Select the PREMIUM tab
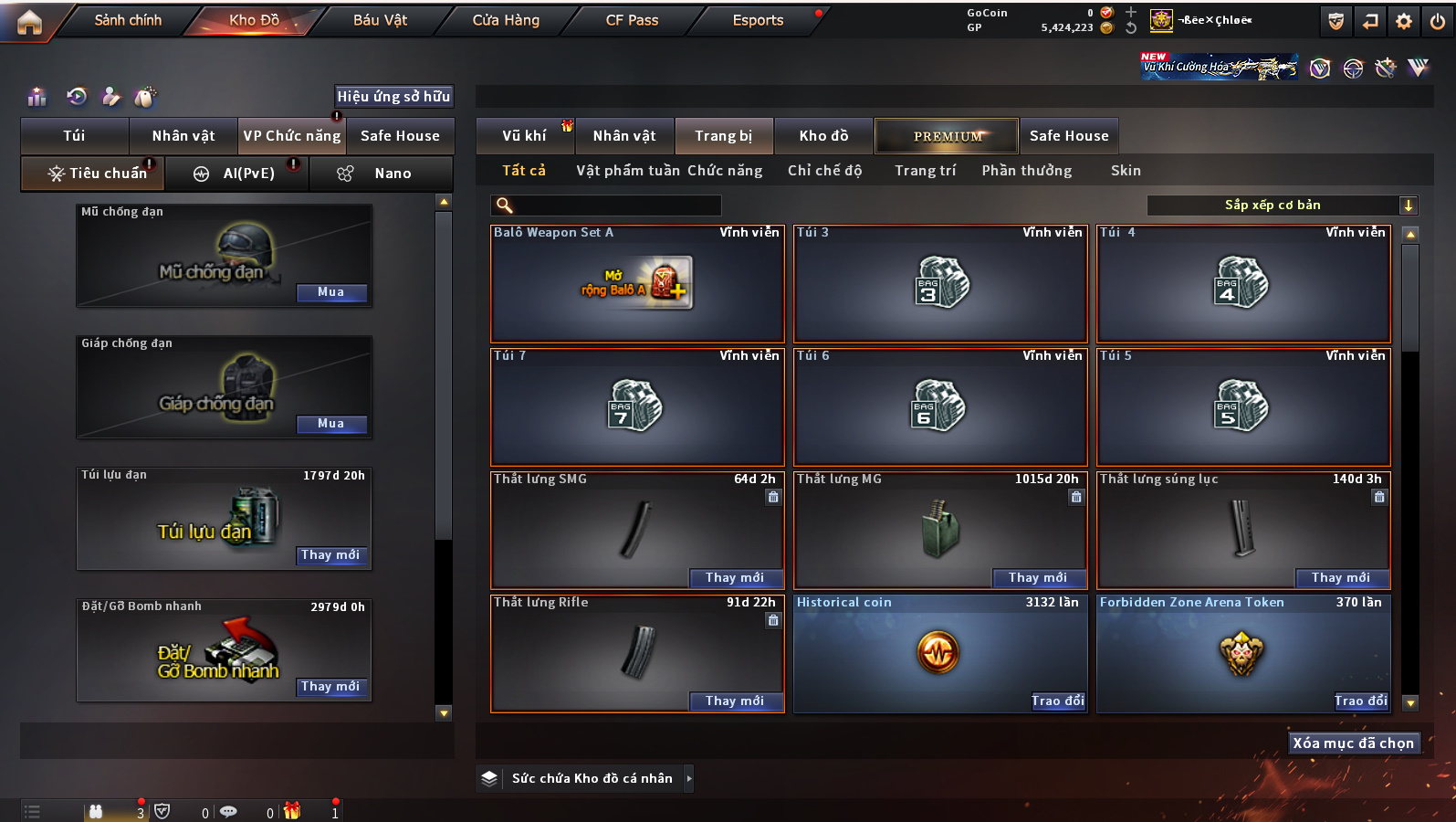Viewport: 1456px width, 822px height. coord(948,136)
